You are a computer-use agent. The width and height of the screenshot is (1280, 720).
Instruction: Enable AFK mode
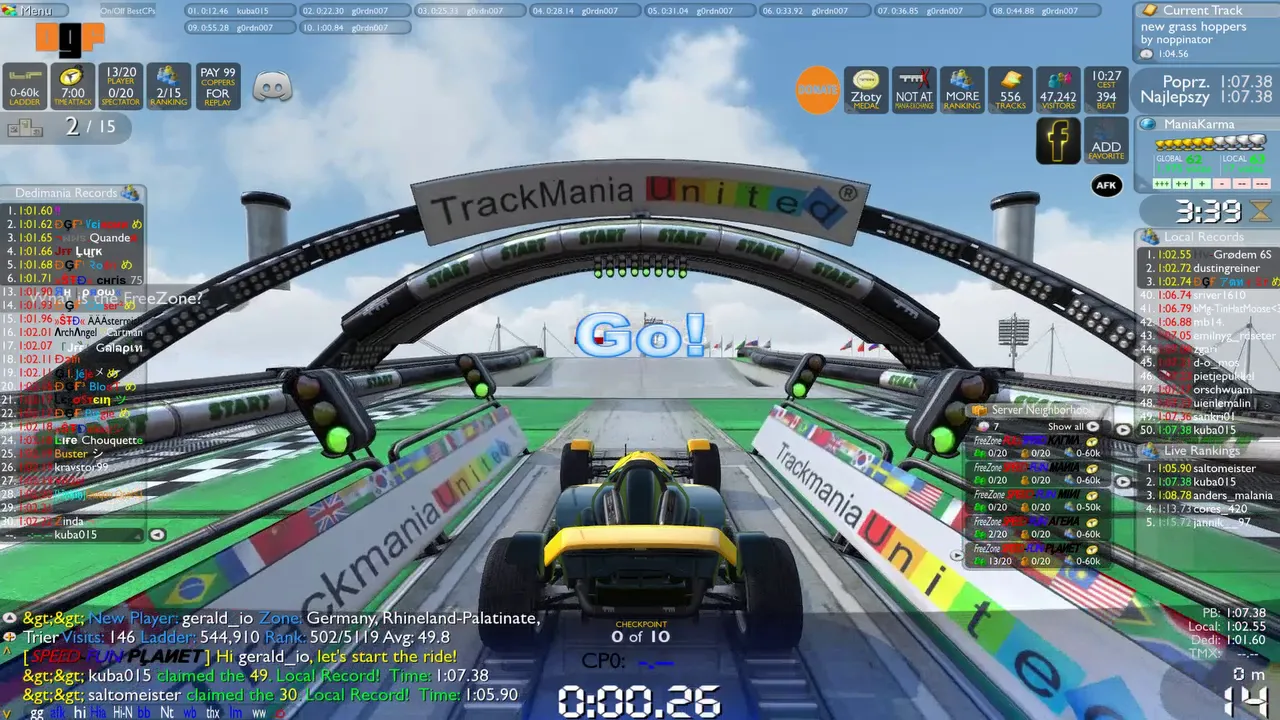coord(1107,185)
